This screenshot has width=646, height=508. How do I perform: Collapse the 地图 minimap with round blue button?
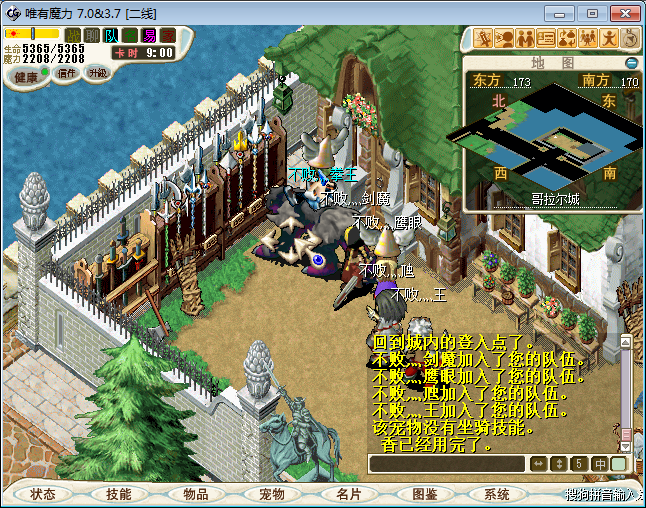tap(631, 62)
